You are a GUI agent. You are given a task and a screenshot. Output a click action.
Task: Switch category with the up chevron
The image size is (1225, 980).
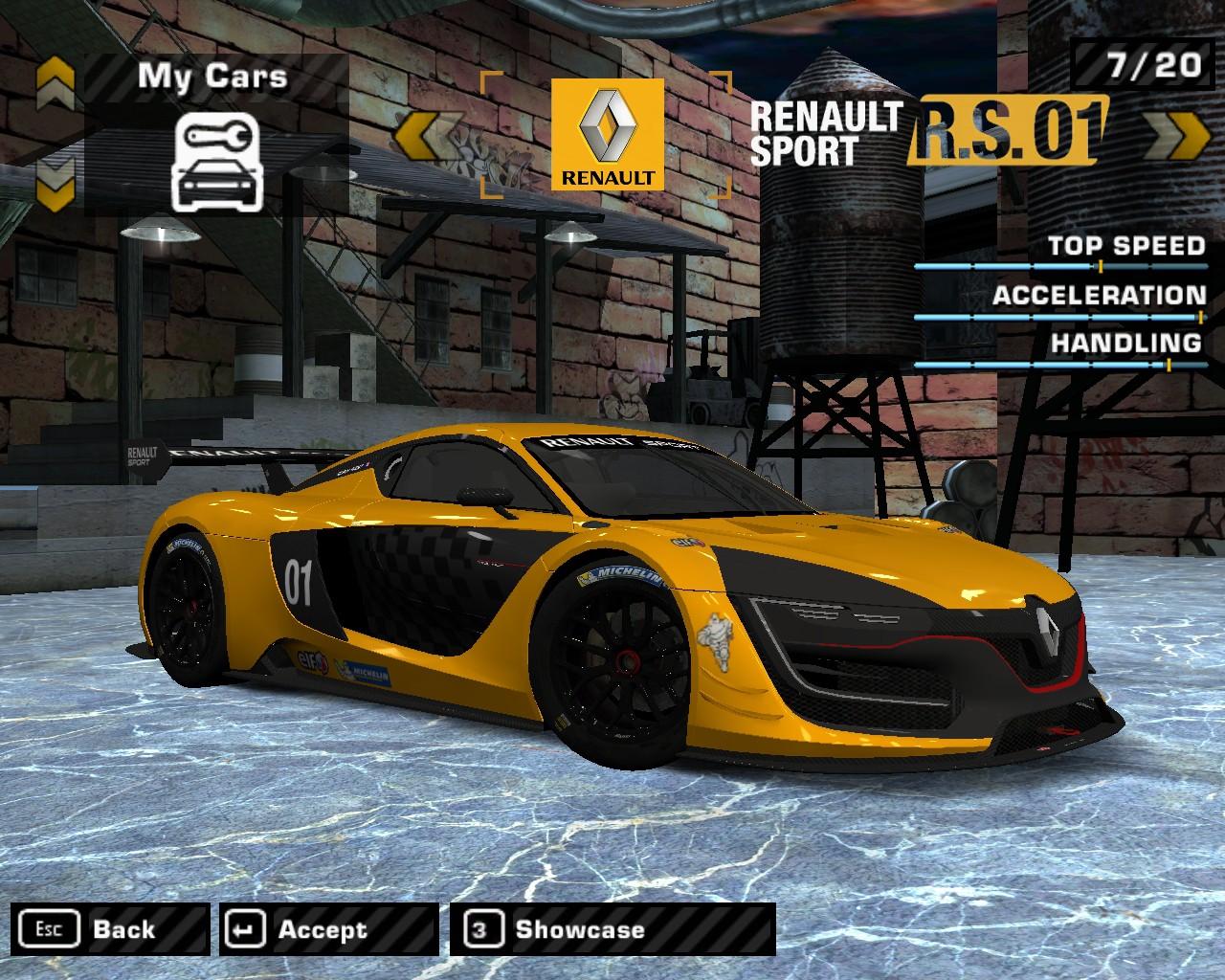(56, 84)
